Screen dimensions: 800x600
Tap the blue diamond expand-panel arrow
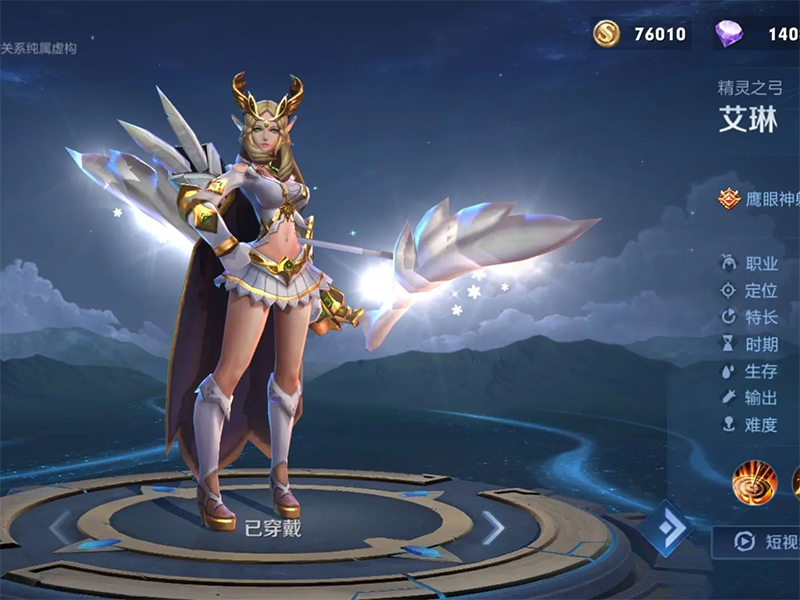pos(666,527)
